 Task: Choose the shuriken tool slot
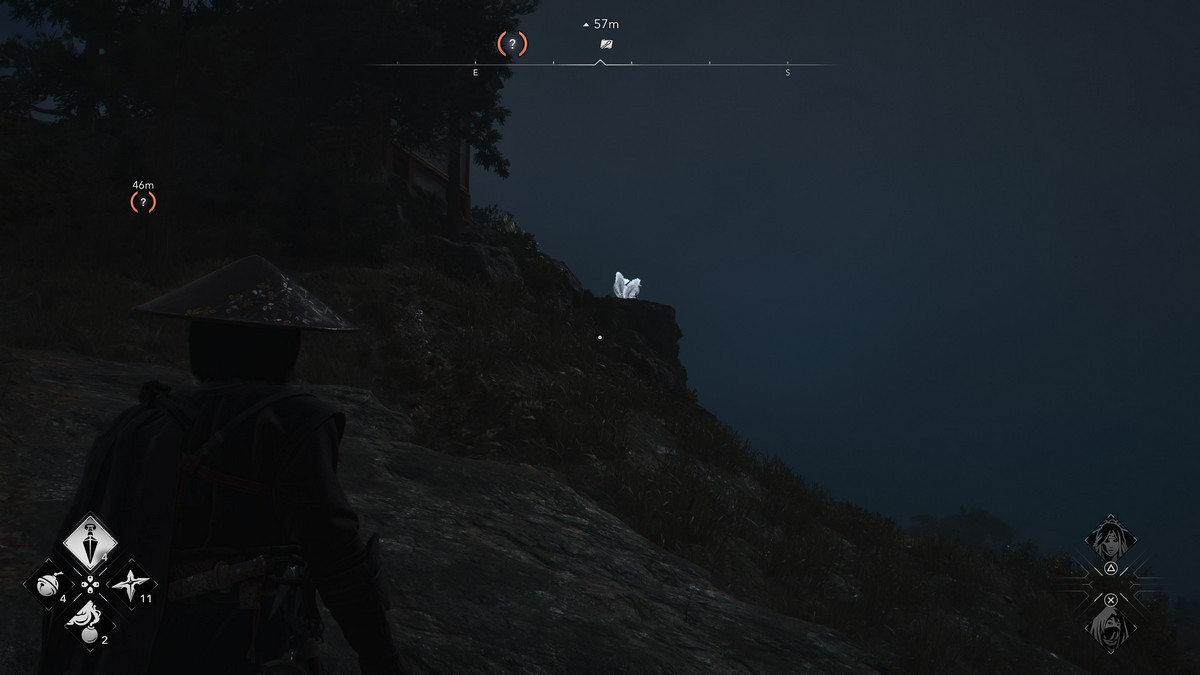[x=130, y=584]
